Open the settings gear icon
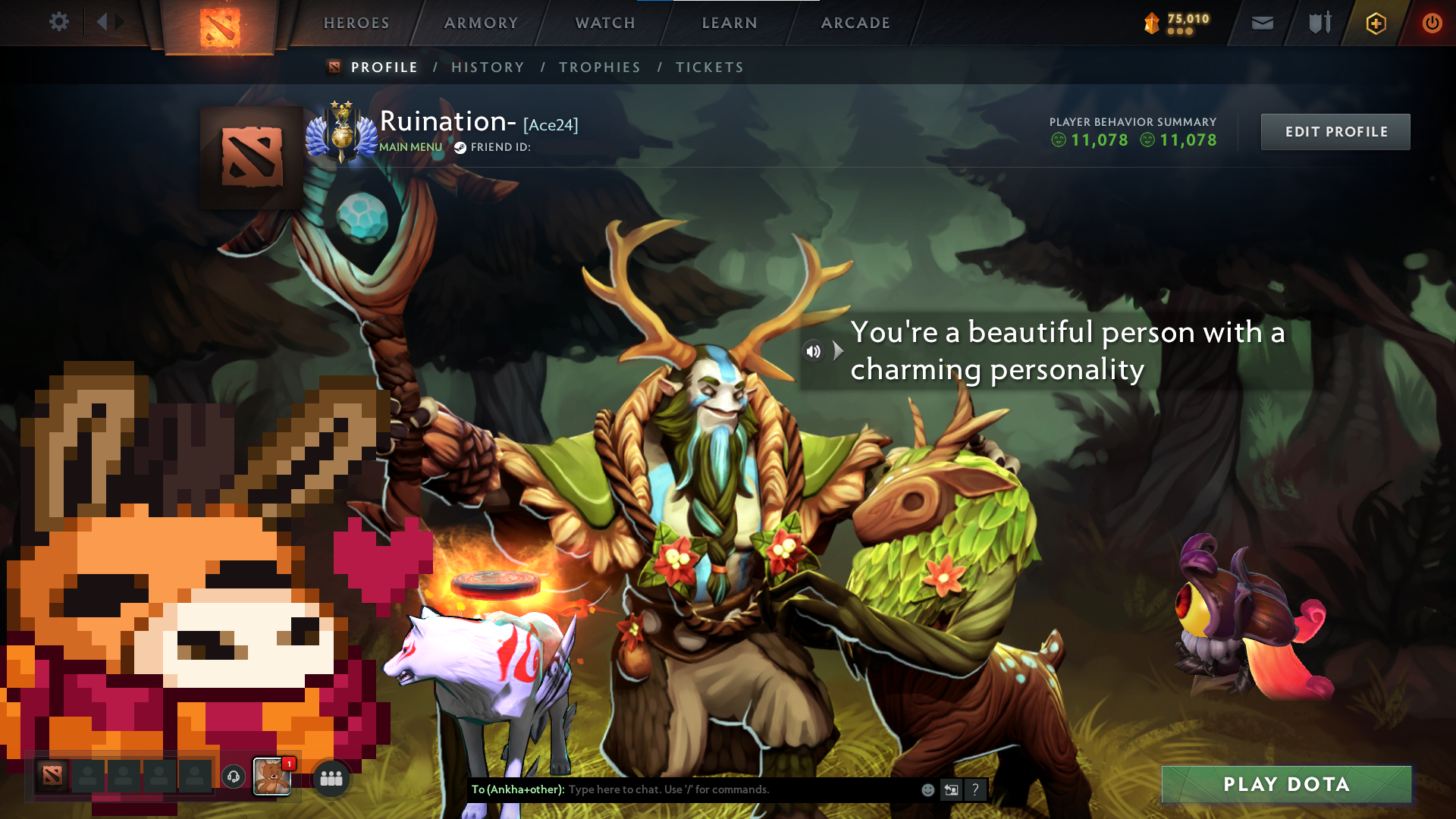The height and width of the screenshot is (819, 1456). (59, 22)
